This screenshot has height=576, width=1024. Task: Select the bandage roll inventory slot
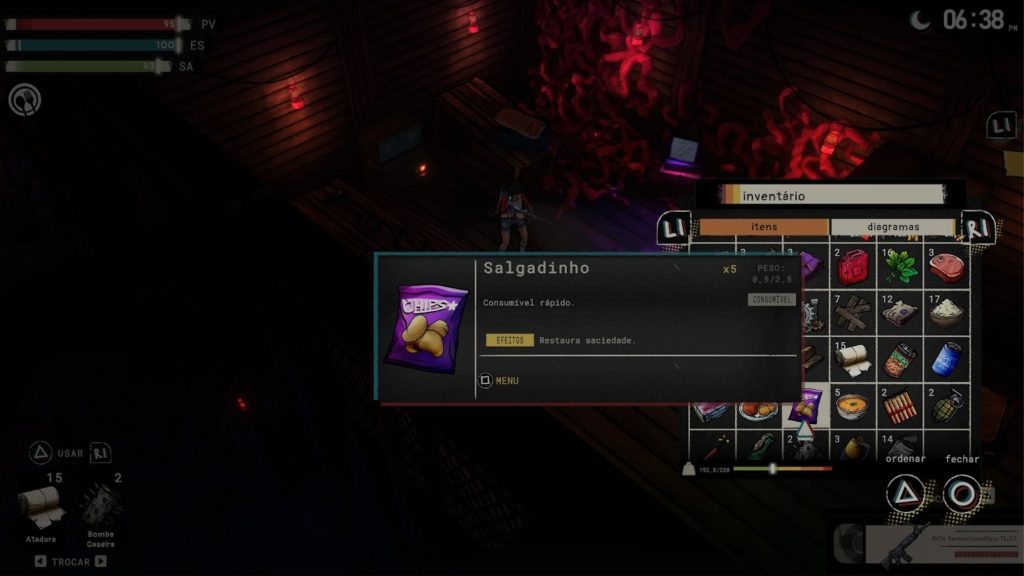tap(853, 358)
